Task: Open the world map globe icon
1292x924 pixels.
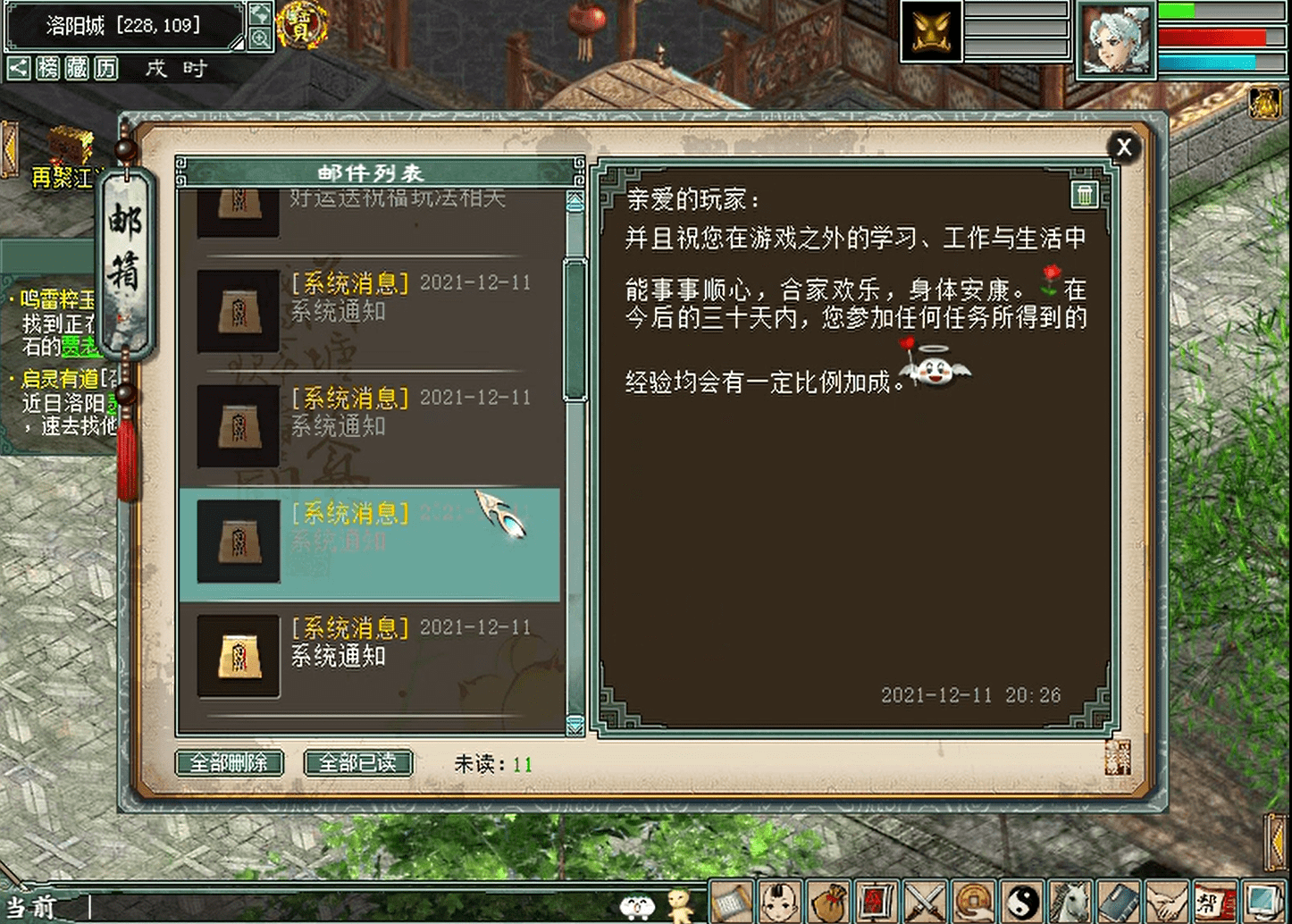Action: tap(260, 15)
